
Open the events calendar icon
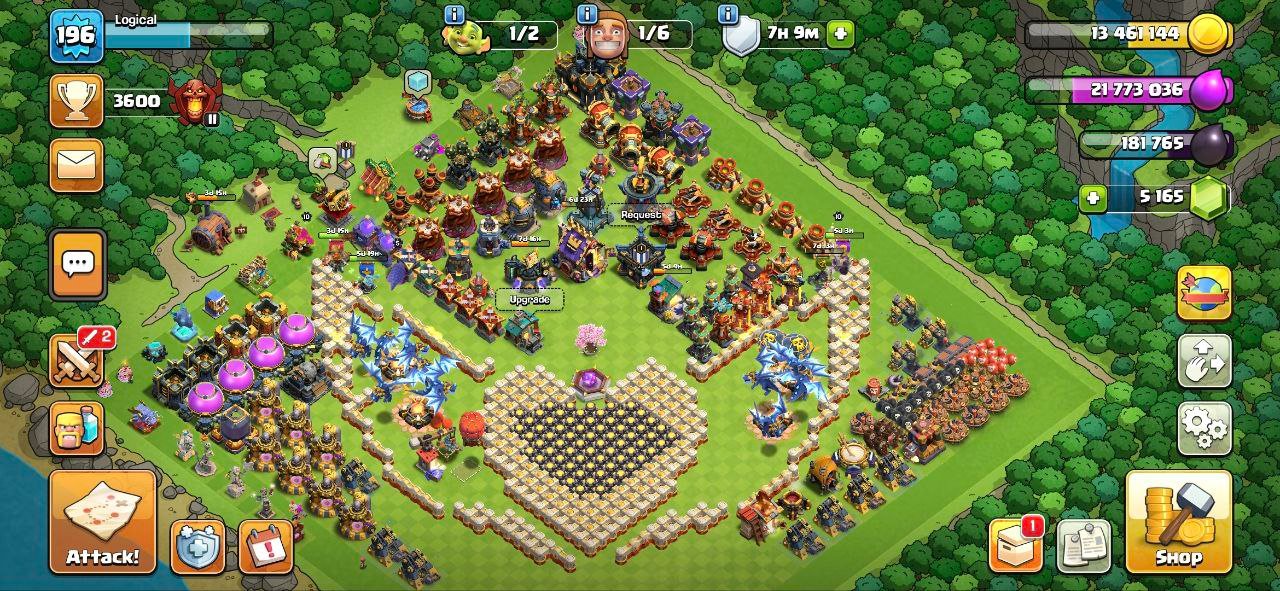pos(266,547)
